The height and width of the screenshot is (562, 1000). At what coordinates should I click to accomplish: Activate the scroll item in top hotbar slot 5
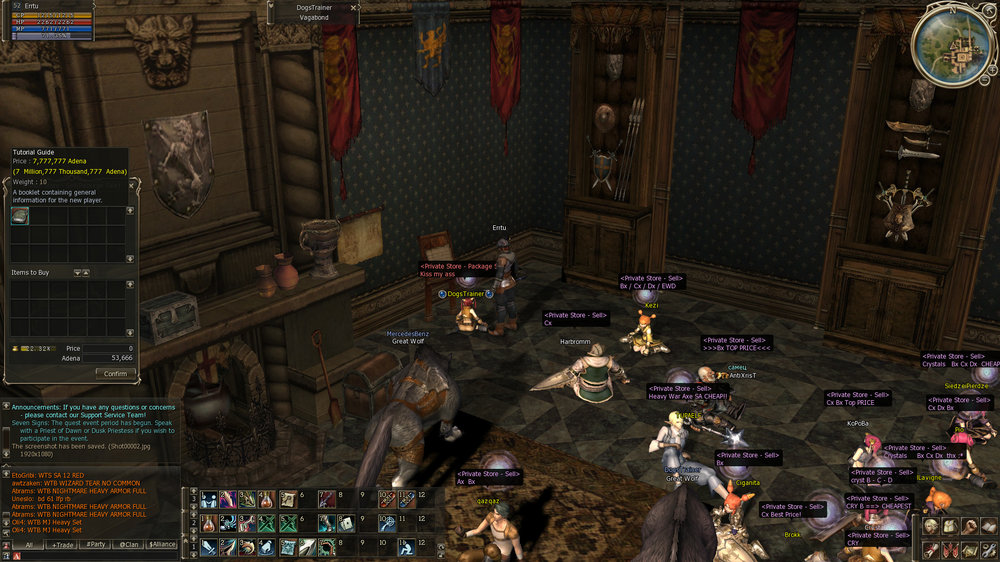click(287, 498)
